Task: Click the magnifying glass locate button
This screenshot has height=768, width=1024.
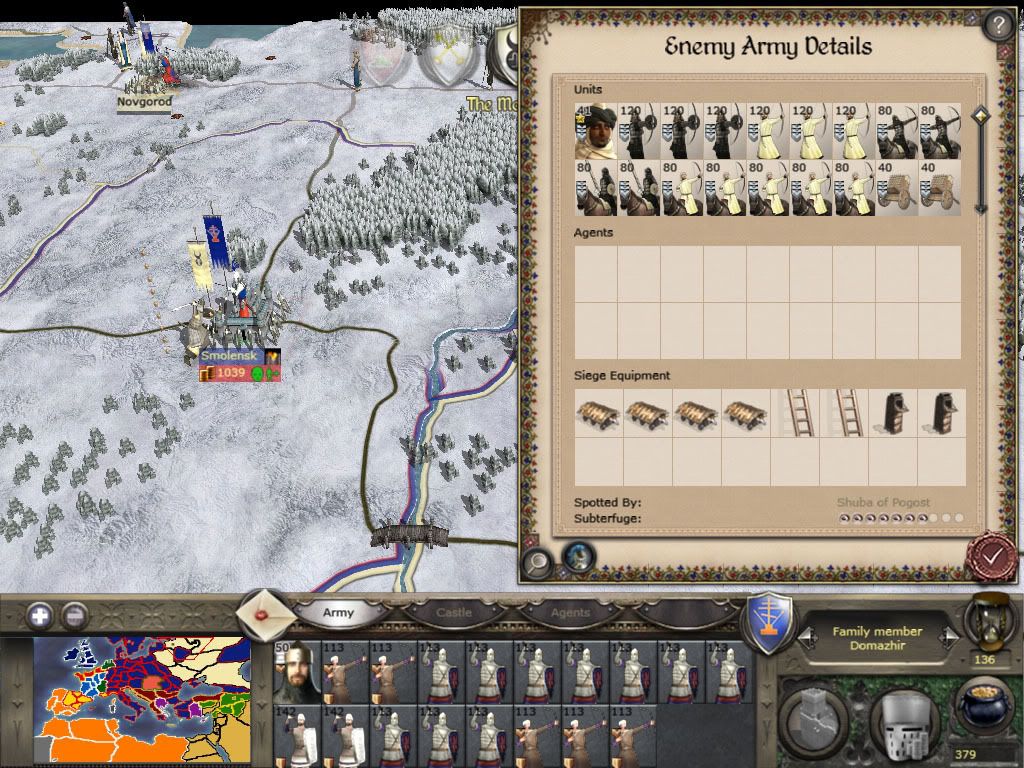Action: pos(538,561)
